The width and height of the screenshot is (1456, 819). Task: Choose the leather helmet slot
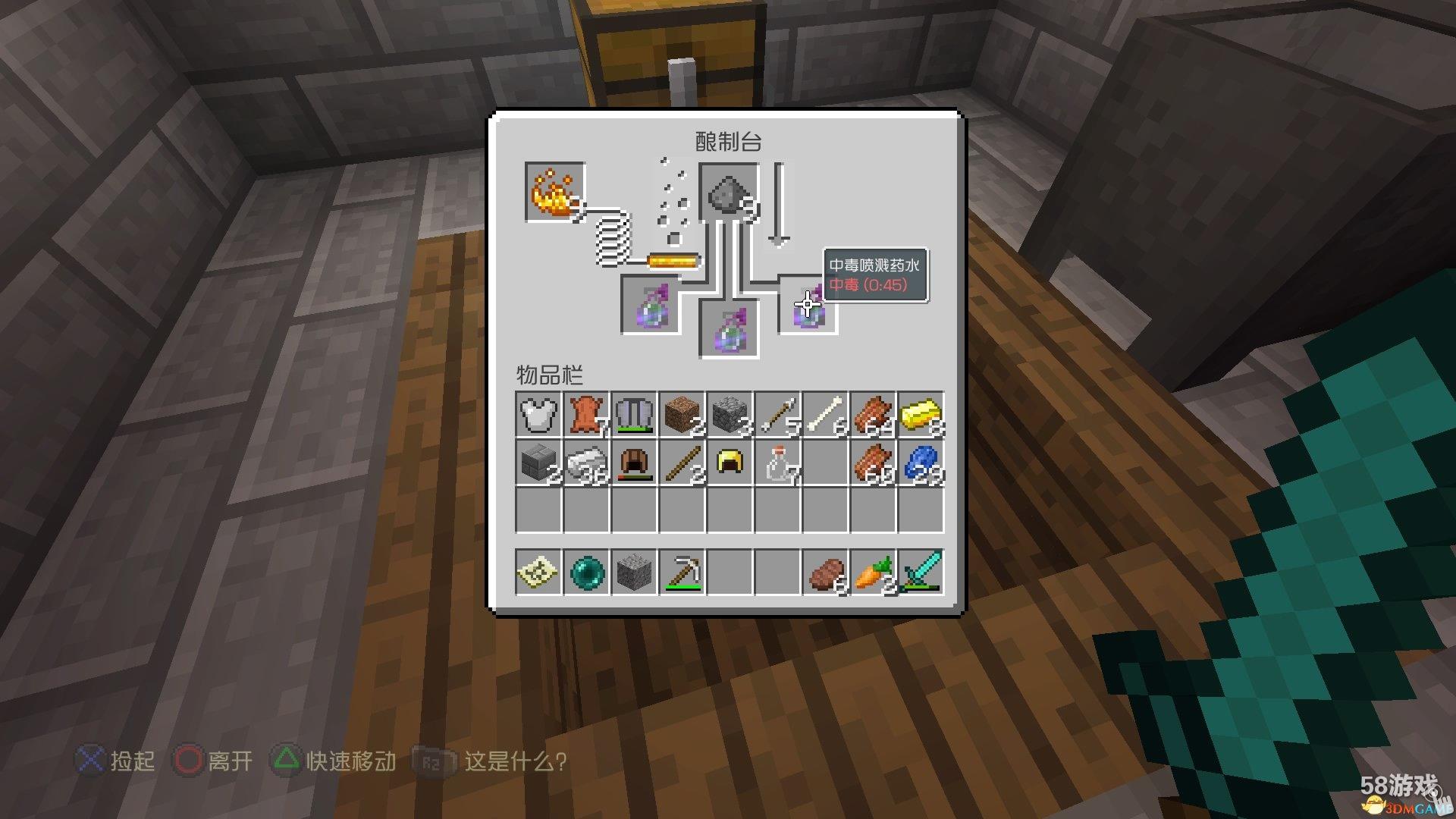click(x=634, y=463)
